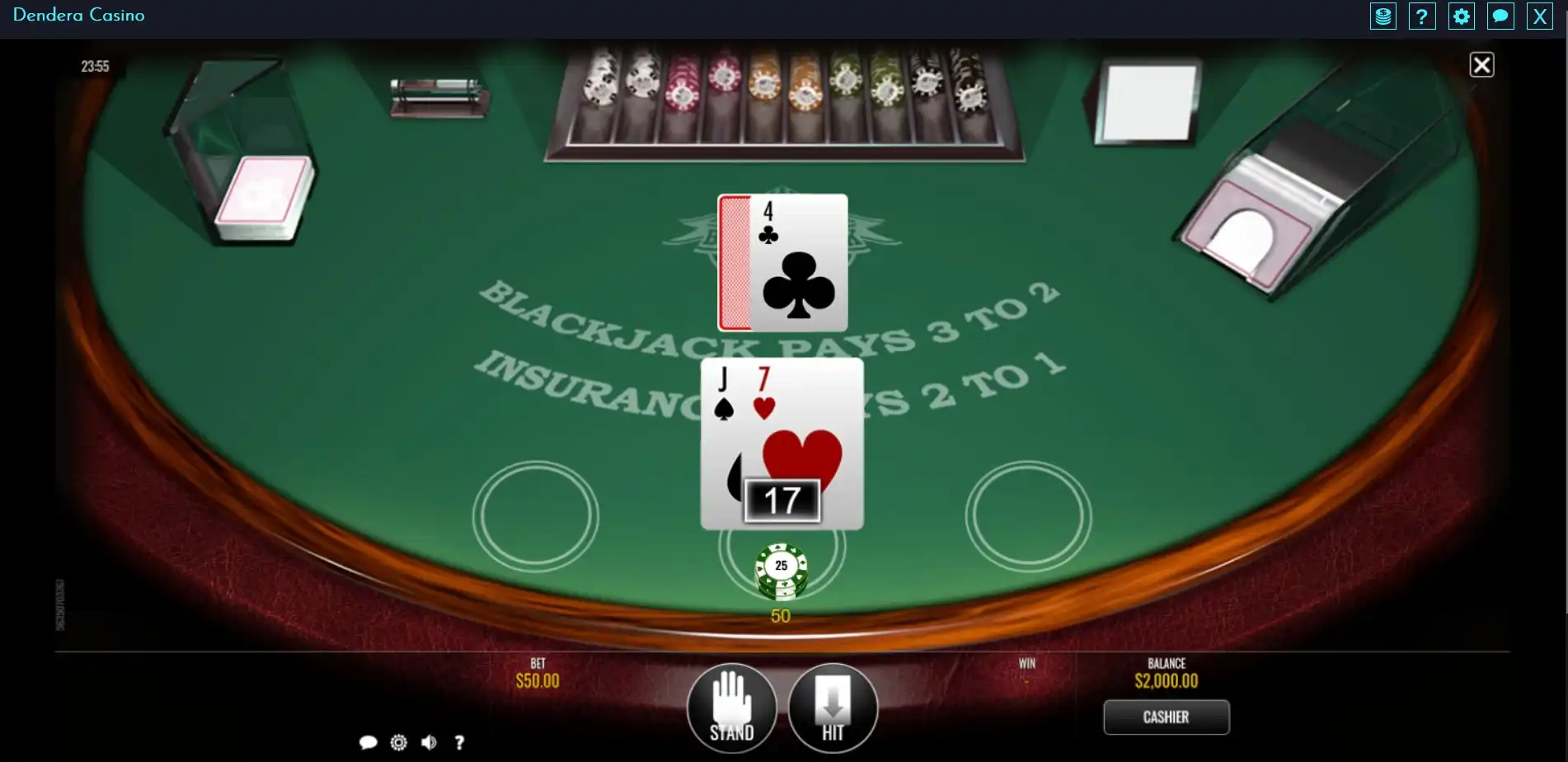Select the speaker icon at the bottom

pyautogui.click(x=429, y=742)
